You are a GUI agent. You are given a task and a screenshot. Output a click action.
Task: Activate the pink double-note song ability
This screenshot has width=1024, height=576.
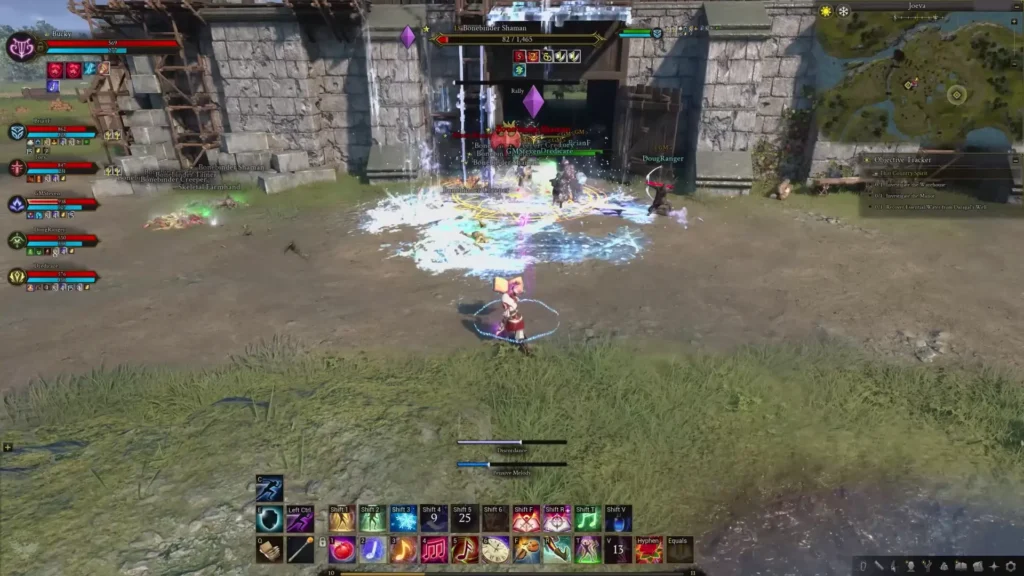click(435, 550)
